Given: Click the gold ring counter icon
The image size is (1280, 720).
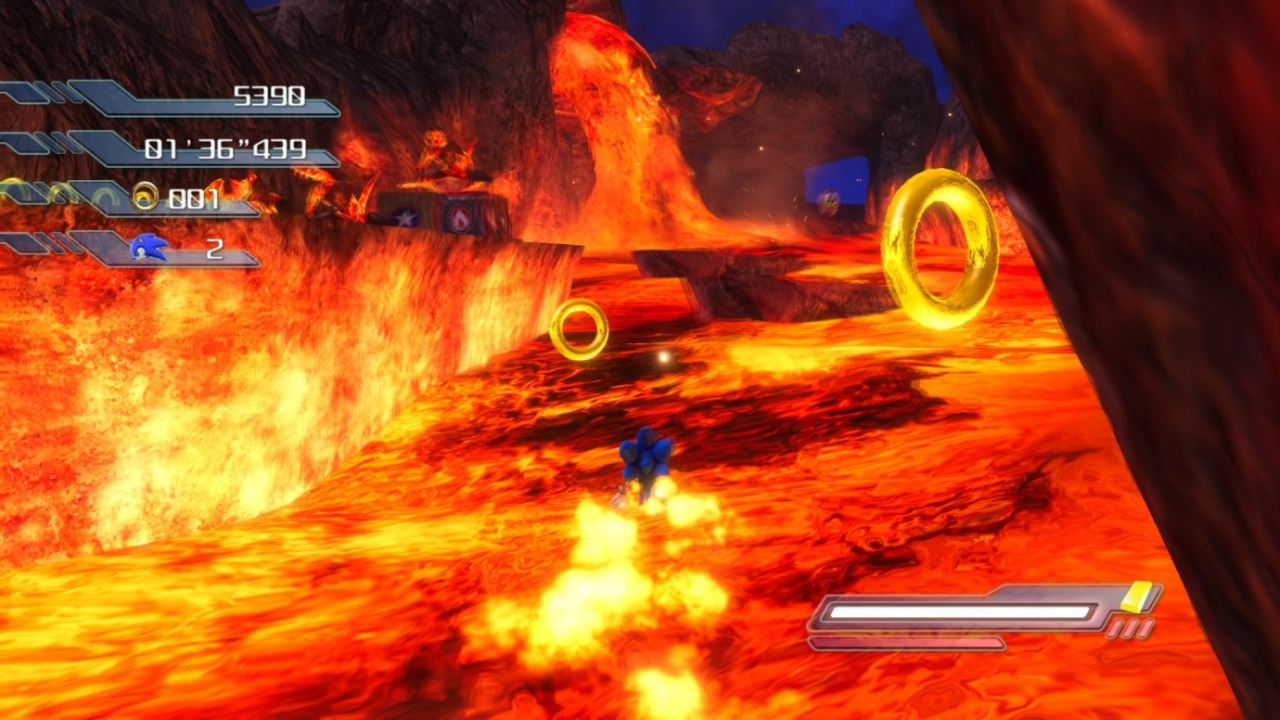Looking at the screenshot, I should (146, 197).
